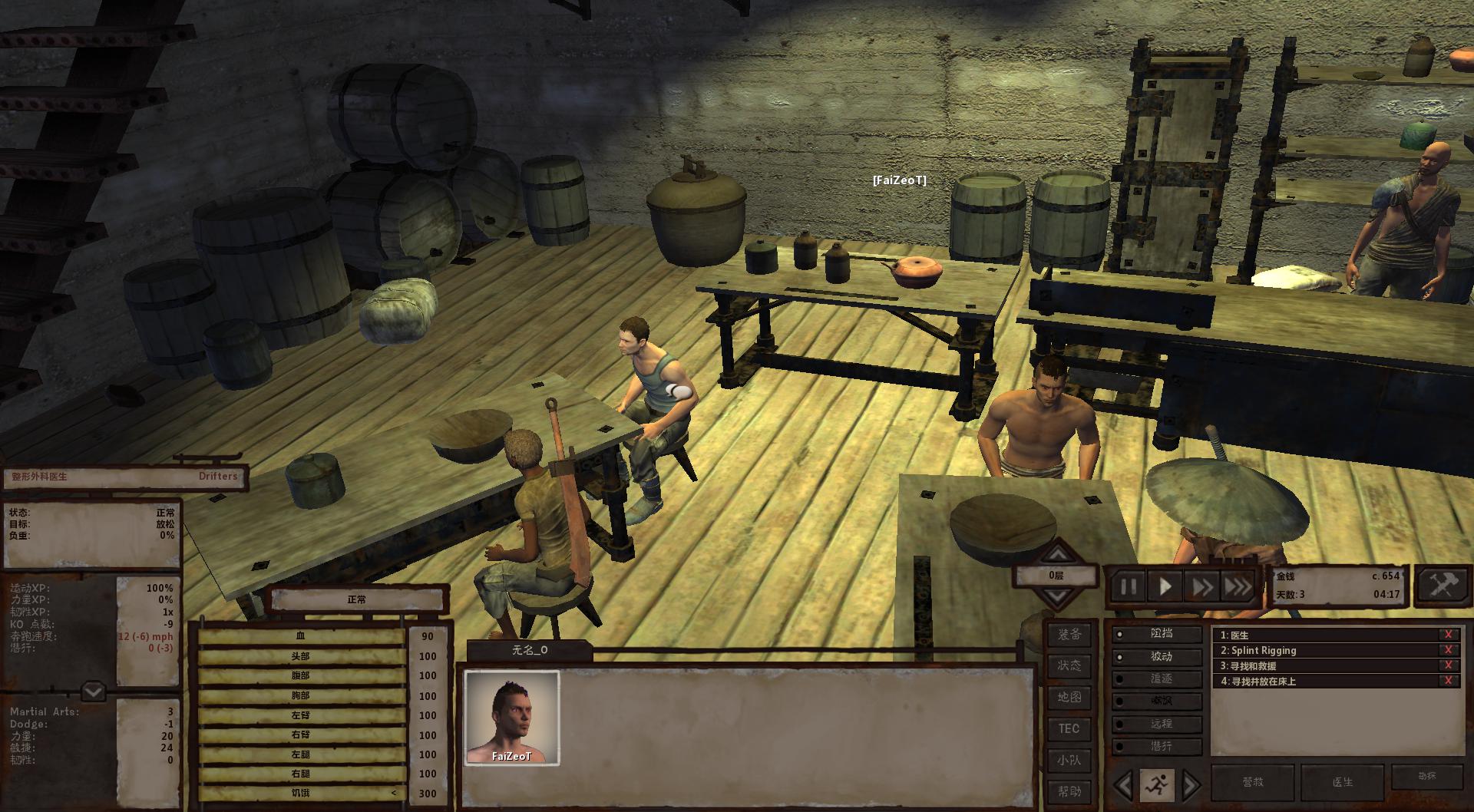Open the 小队 (squad) panel

point(1069,760)
